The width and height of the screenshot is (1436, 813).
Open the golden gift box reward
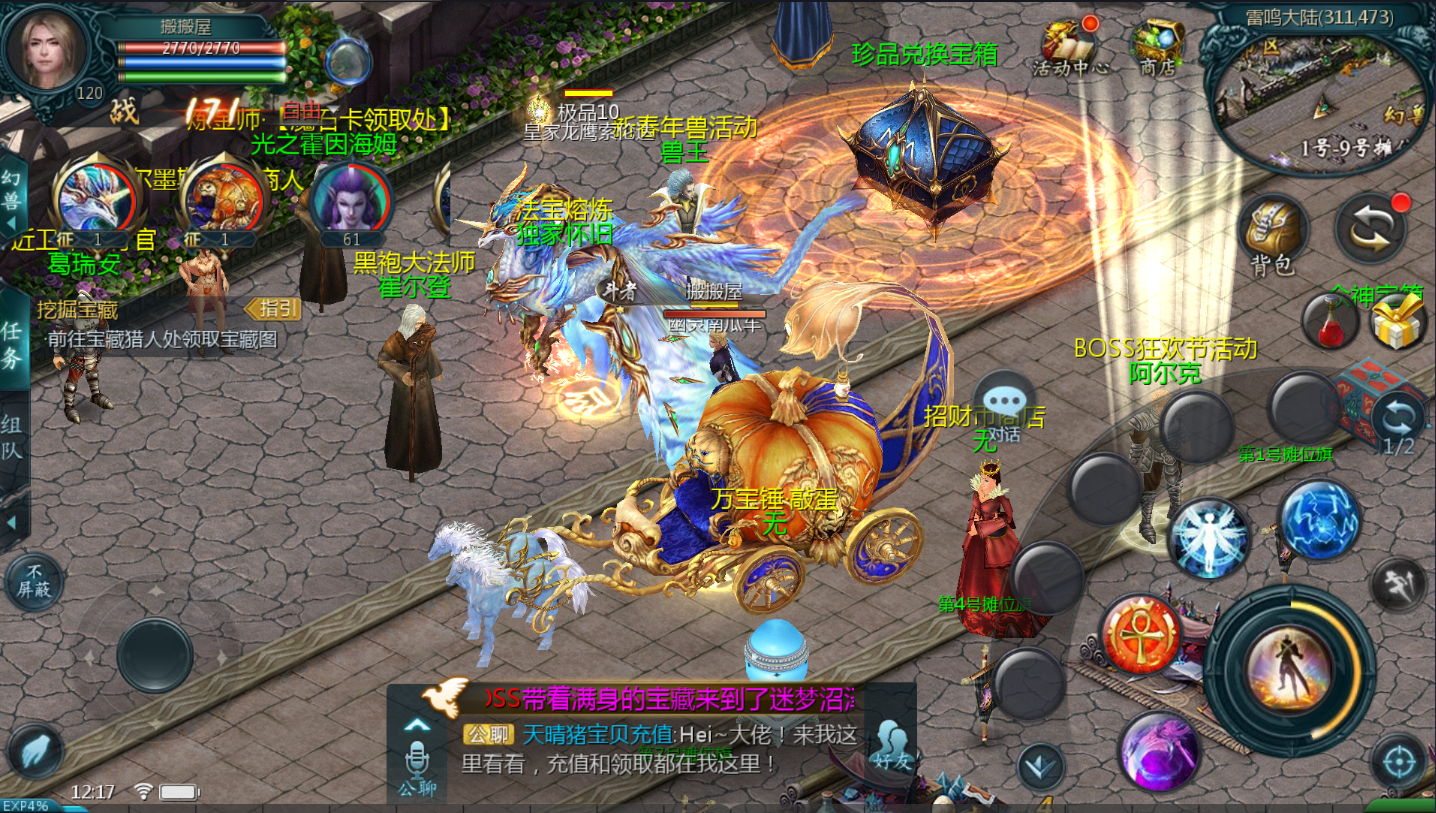click(1397, 322)
